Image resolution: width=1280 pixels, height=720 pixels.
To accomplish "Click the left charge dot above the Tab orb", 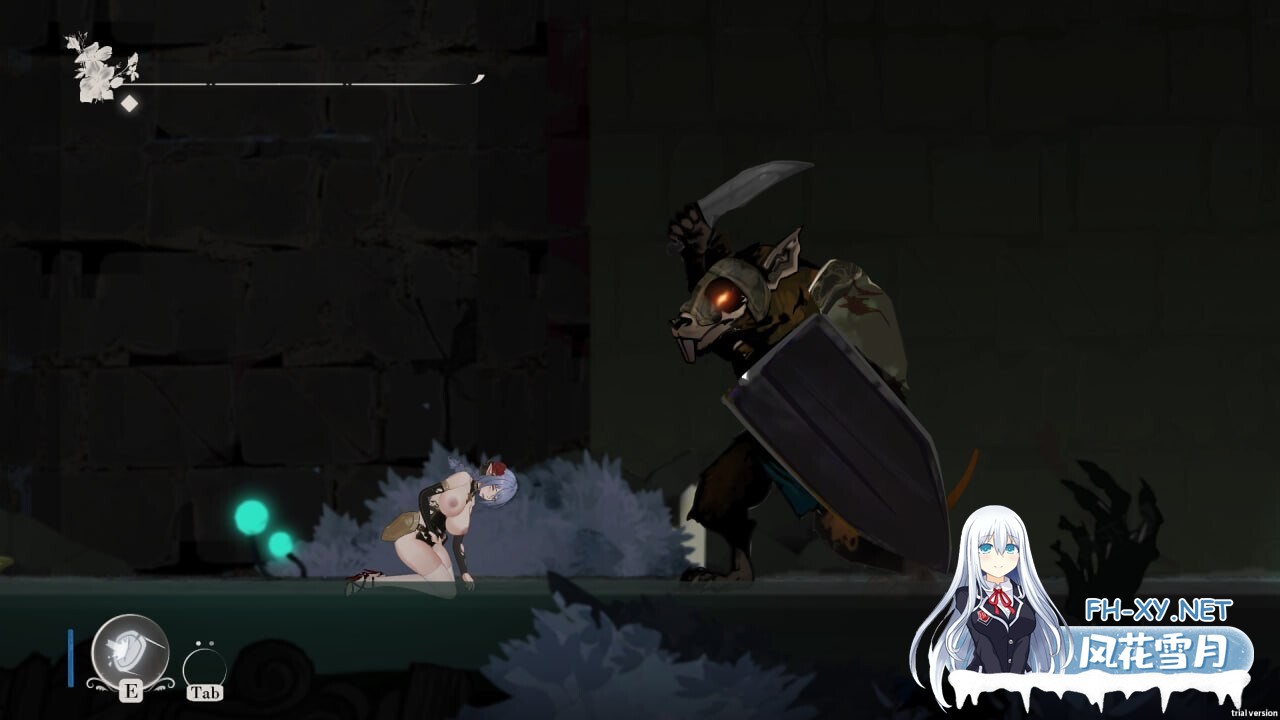I will point(199,643).
